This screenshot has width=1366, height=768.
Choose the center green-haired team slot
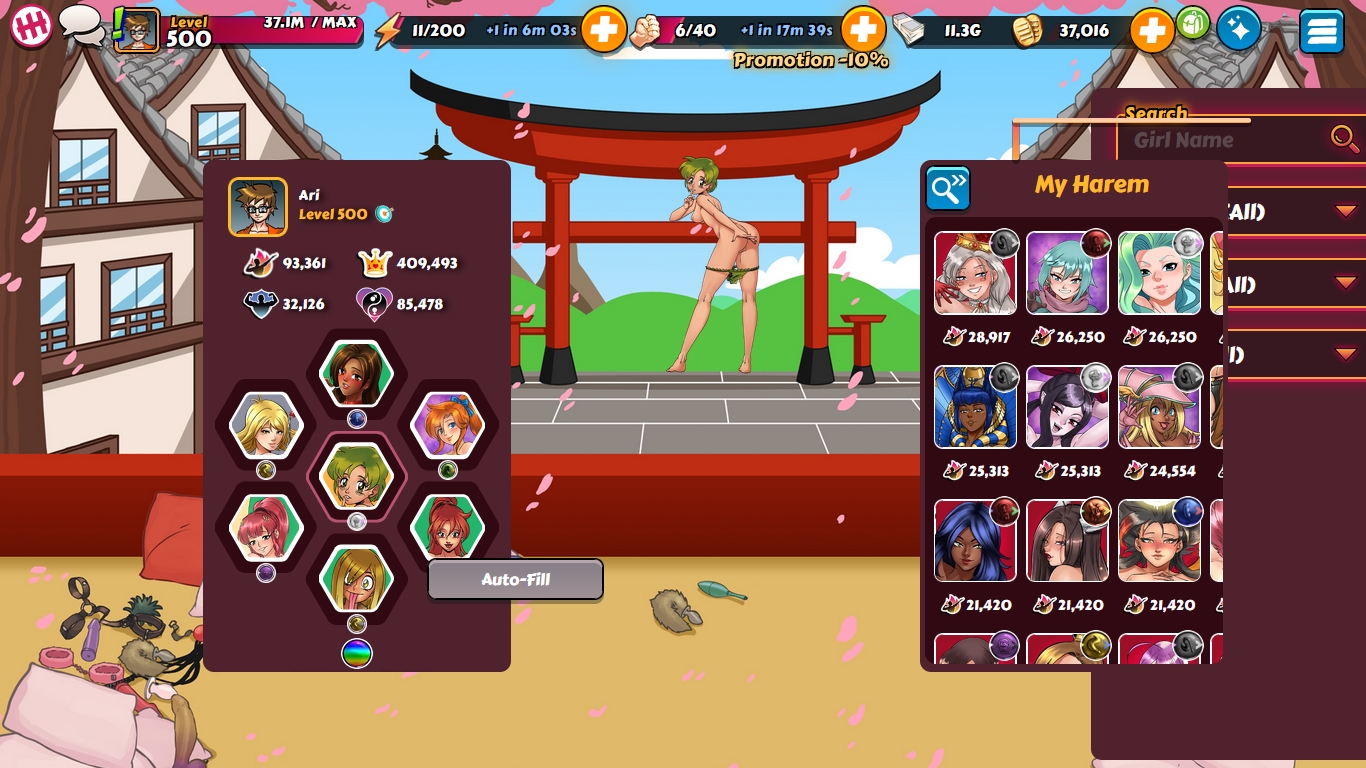pyautogui.click(x=356, y=475)
